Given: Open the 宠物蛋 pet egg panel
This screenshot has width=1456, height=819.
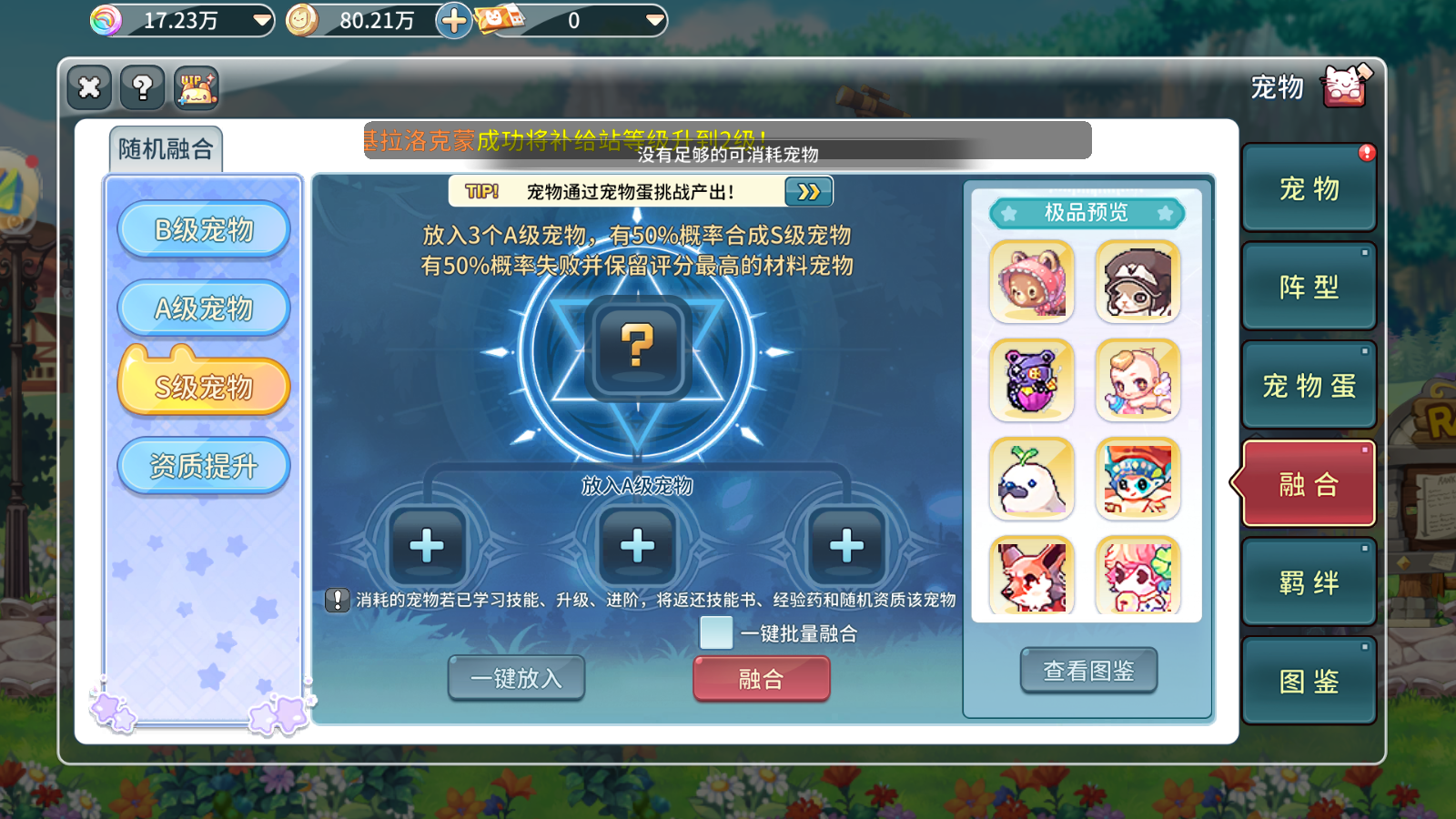Looking at the screenshot, I should point(1309,384).
